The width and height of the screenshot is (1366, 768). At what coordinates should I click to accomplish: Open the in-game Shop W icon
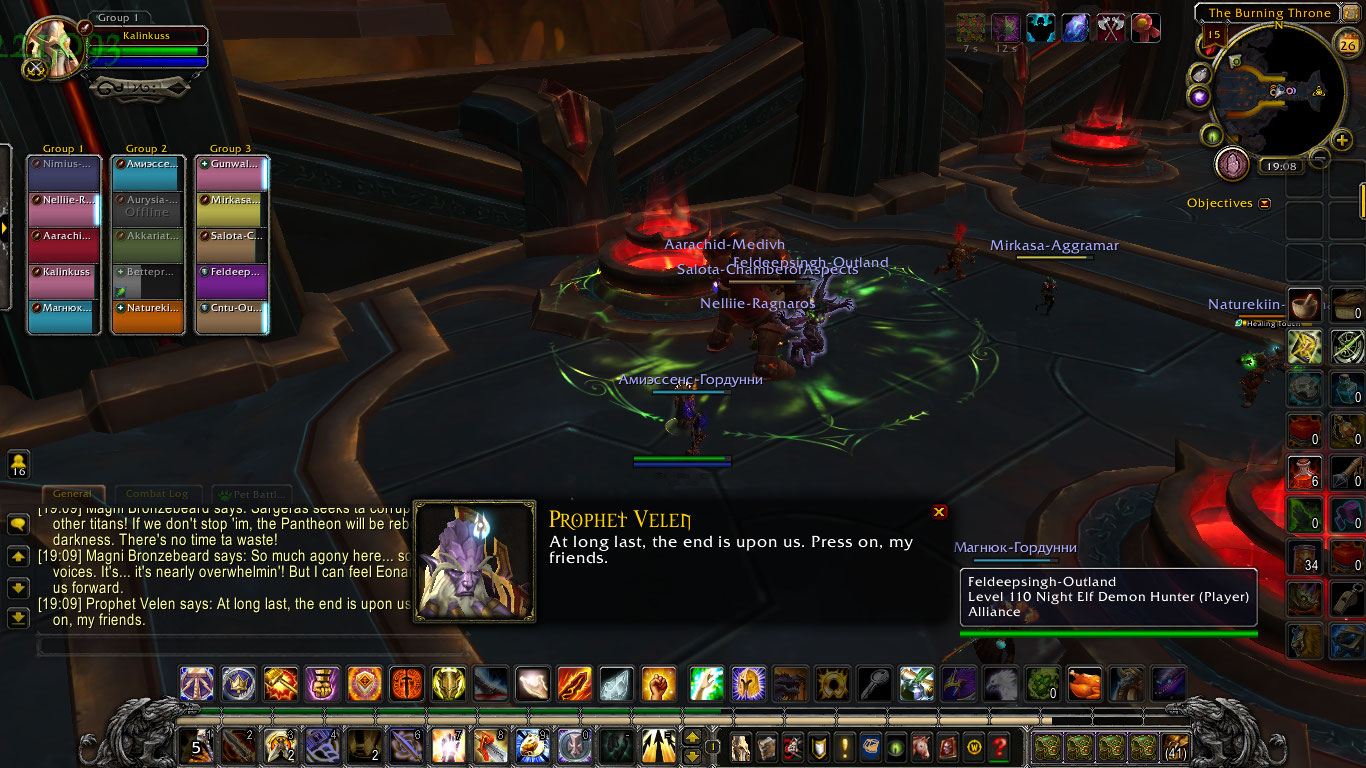(x=974, y=745)
